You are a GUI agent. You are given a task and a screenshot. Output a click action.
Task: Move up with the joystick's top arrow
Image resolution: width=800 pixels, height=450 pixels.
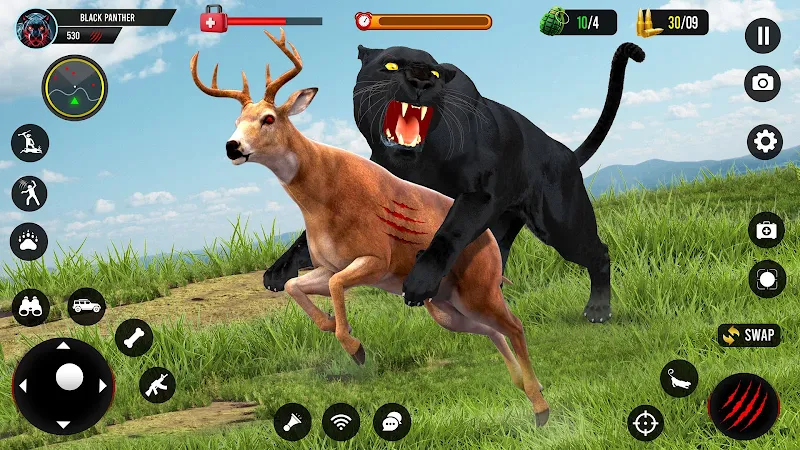coord(63,347)
